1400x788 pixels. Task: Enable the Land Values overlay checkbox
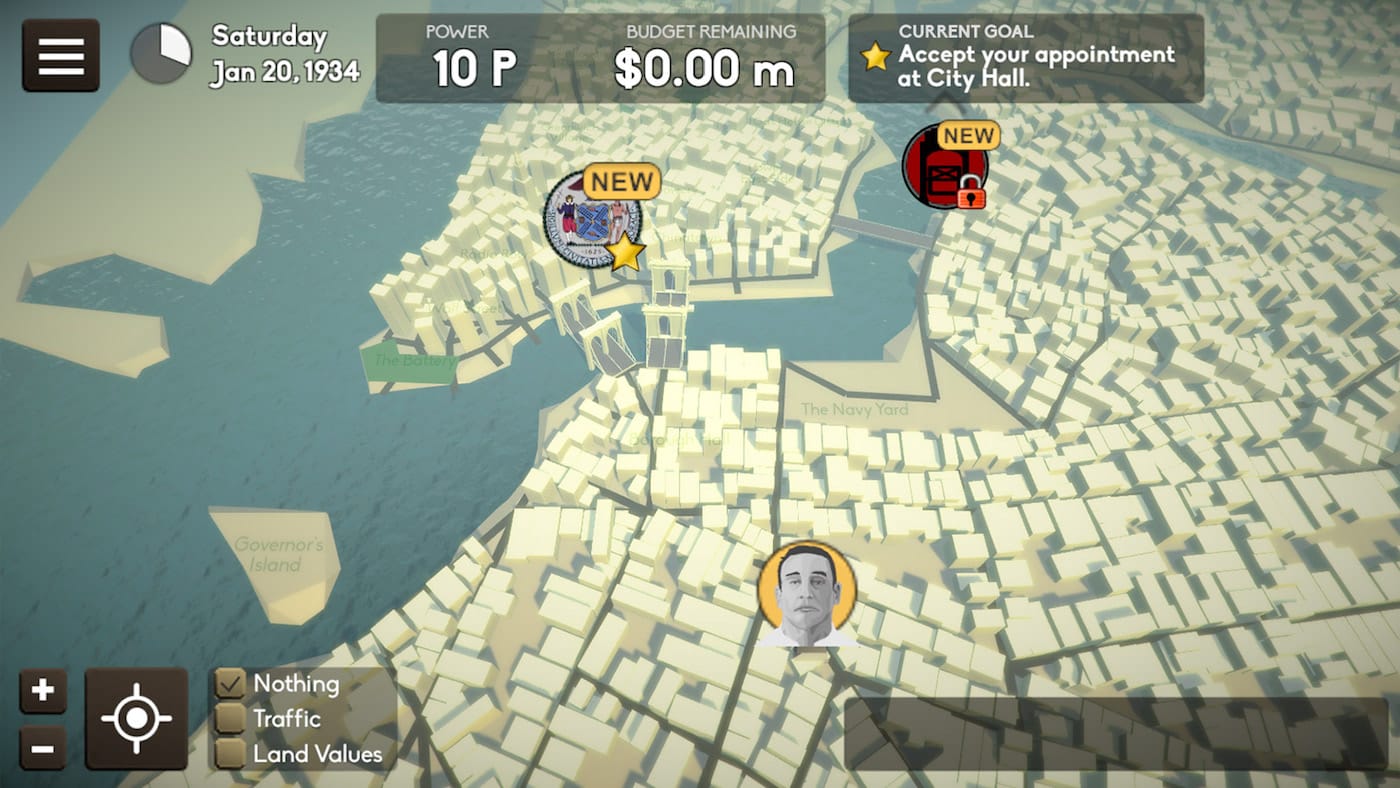point(232,755)
